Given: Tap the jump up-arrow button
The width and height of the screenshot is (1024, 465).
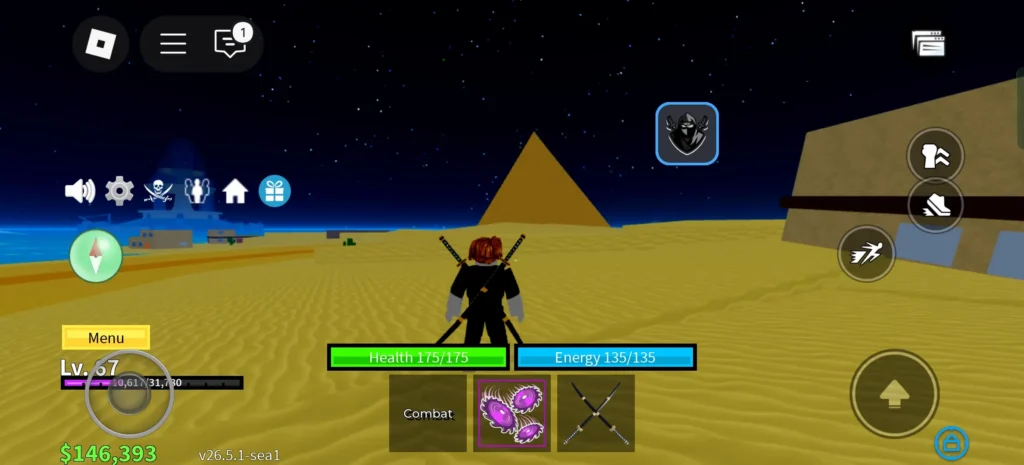Looking at the screenshot, I should [x=894, y=394].
